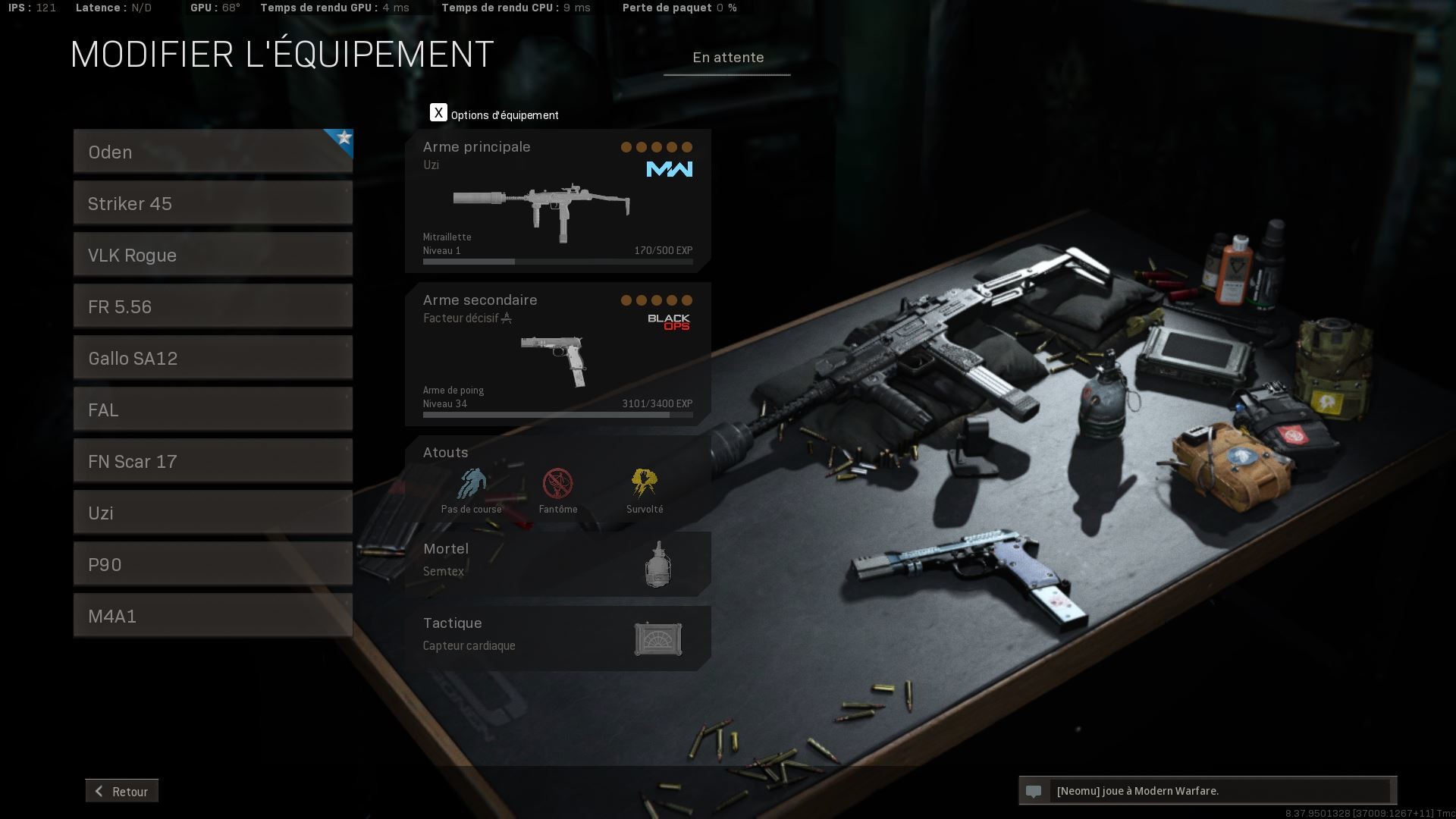The width and height of the screenshot is (1456, 819).
Task: Open the Semtex lethal equipment icon
Action: click(657, 563)
